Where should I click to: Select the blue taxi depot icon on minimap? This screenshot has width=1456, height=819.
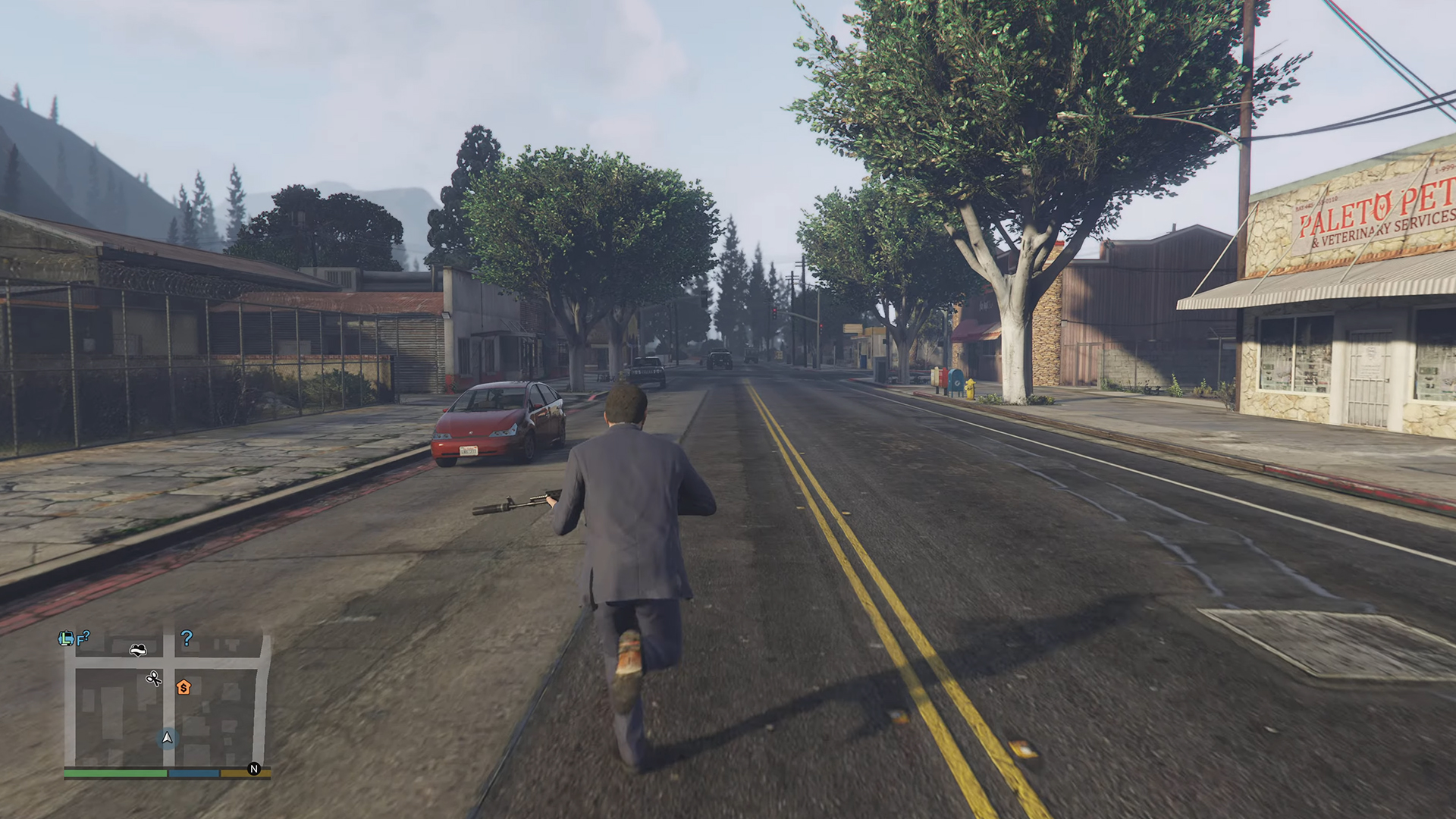(x=67, y=638)
